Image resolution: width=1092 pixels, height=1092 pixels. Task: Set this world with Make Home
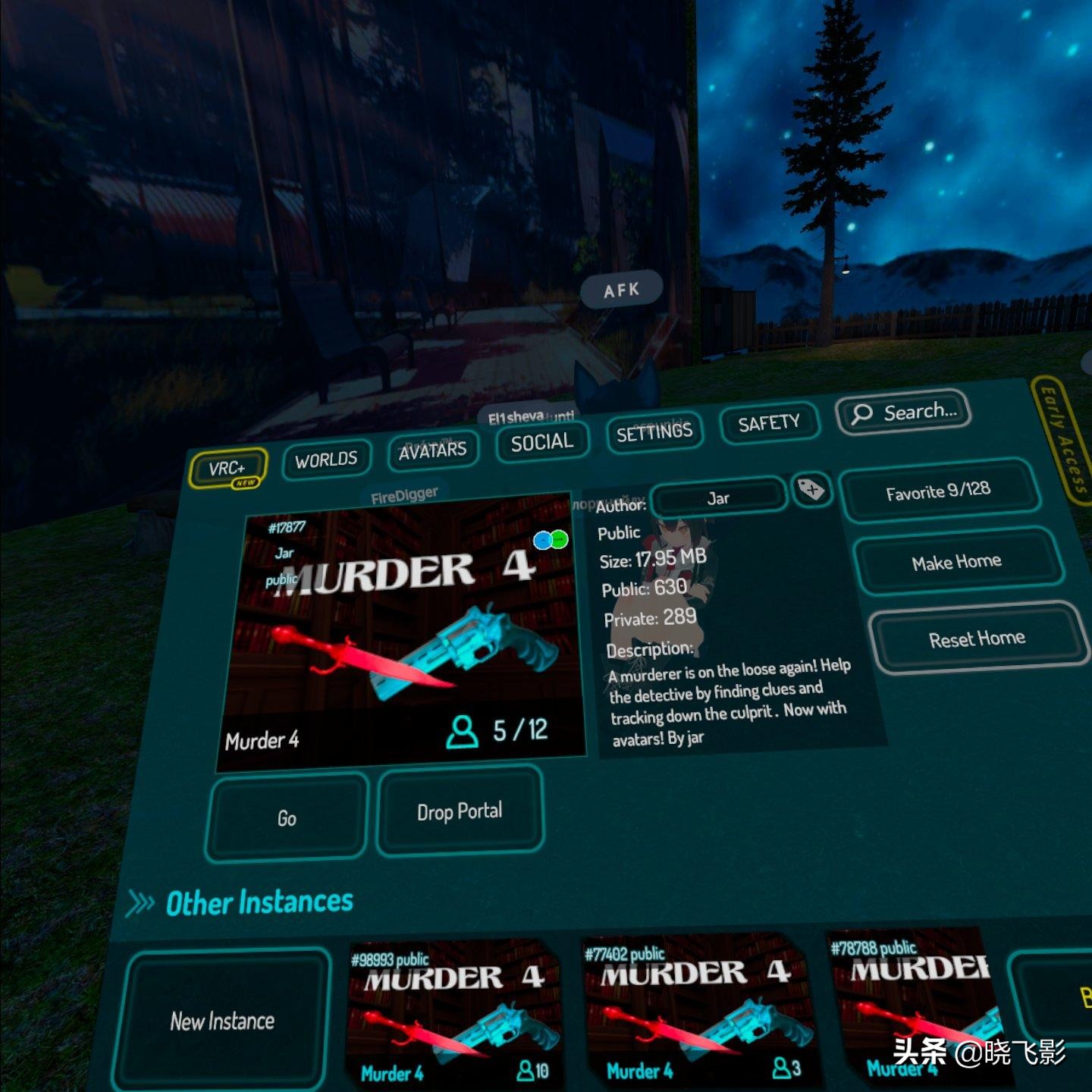click(x=956, y=562)
